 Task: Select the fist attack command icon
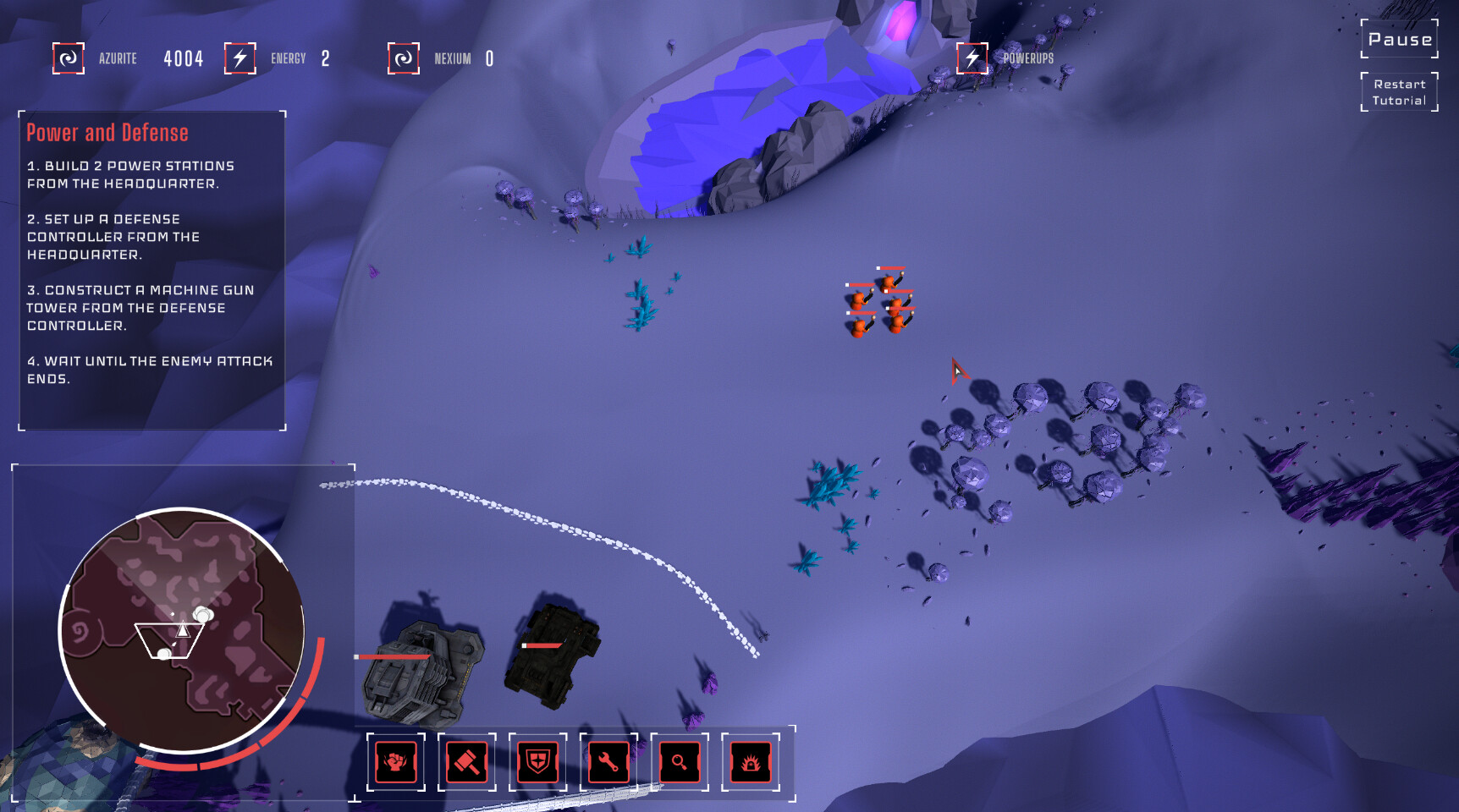(x=394, y=762)
